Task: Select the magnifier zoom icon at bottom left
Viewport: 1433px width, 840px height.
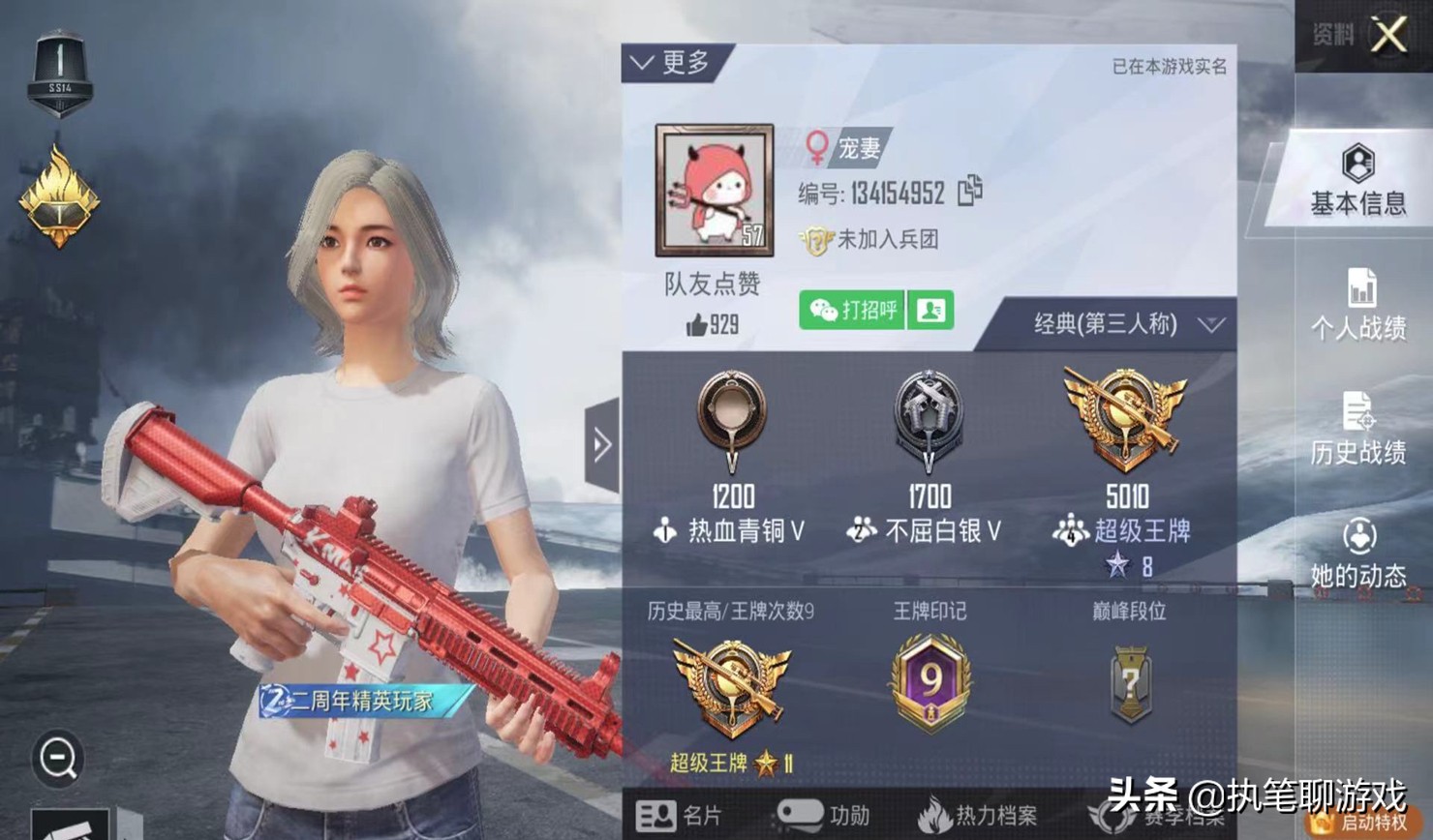Action: pos(58,759)
